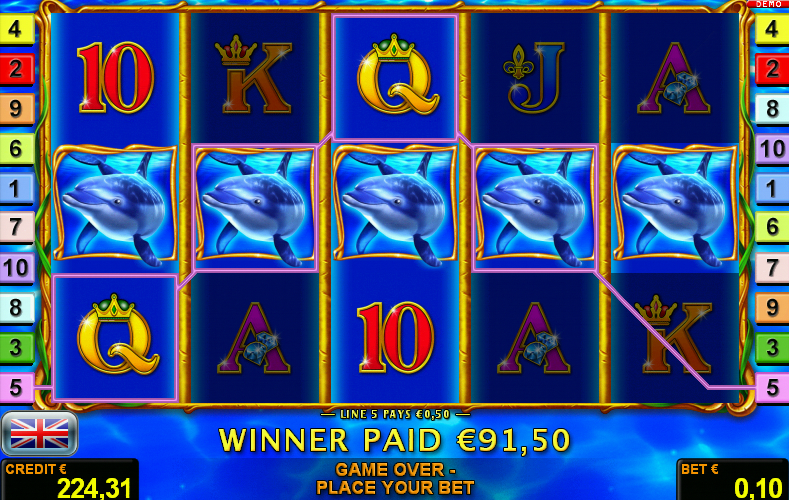789x500 pixels.
Task: Choose the green payline 3 marker on right edge
Action: coord(771,347)
